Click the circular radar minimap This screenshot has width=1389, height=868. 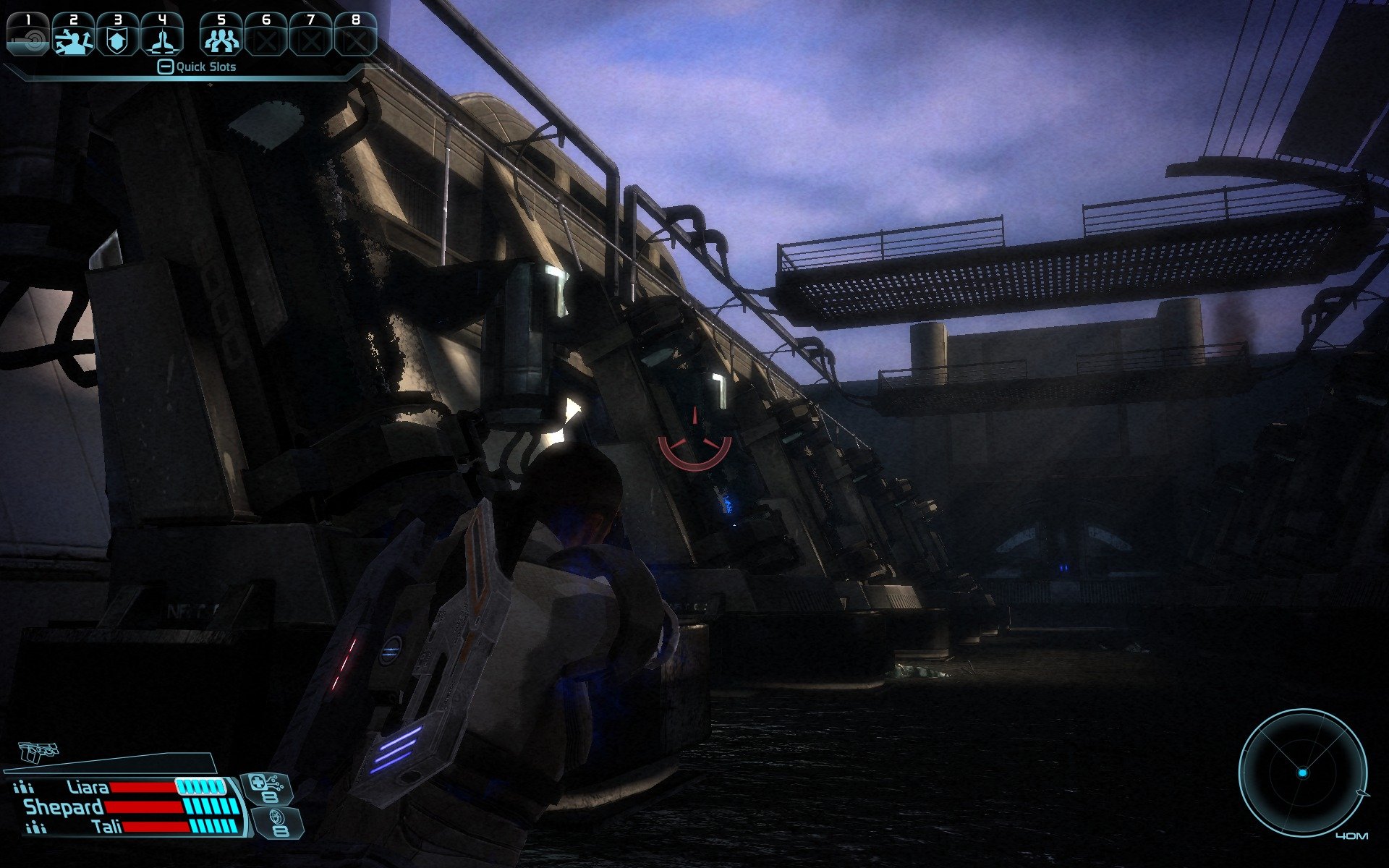(x=1302, y=773)
